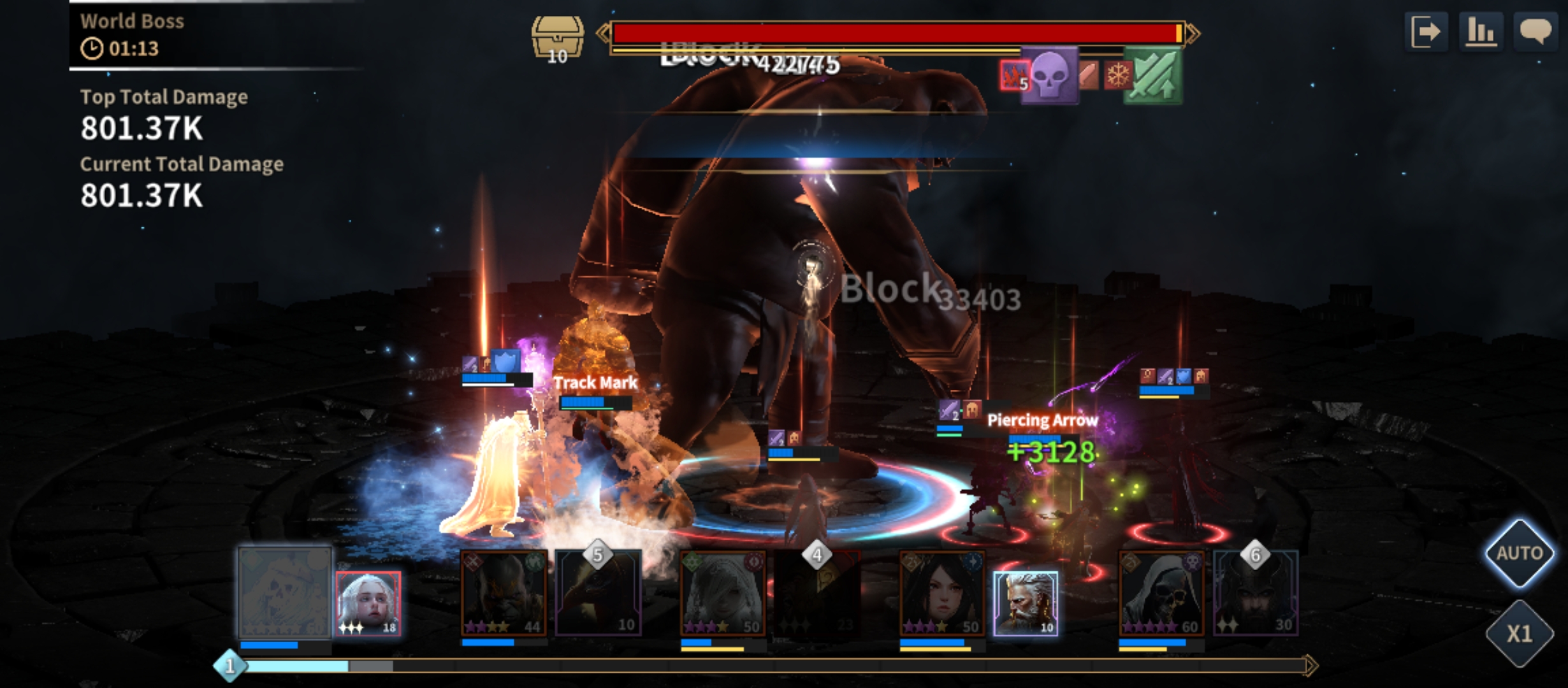Inspect the red flame stack debuff
Screen dimensions: 1568x688
click(x=1013, y=76)
